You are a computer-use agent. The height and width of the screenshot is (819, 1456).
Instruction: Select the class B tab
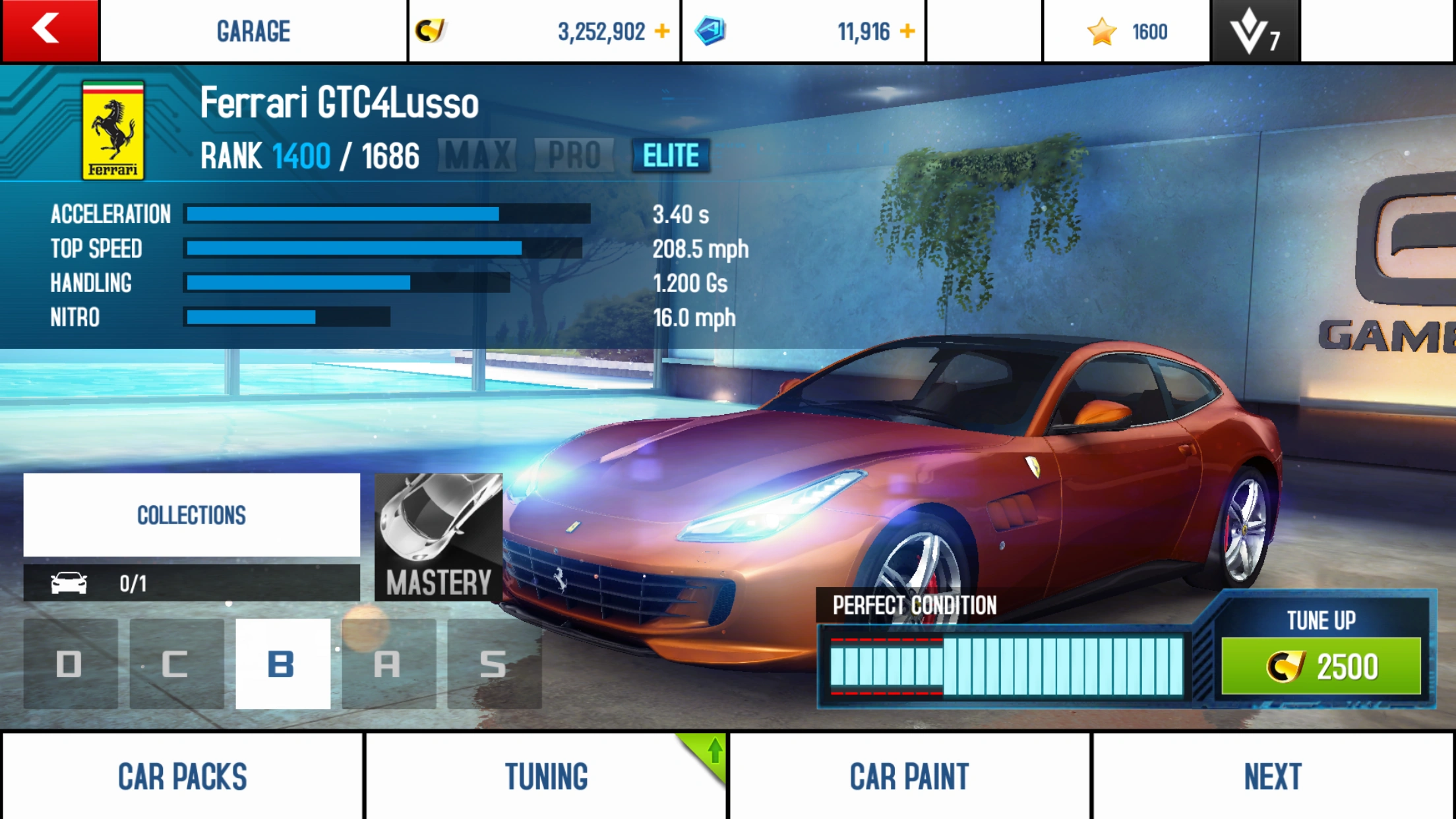click(282, 664)
